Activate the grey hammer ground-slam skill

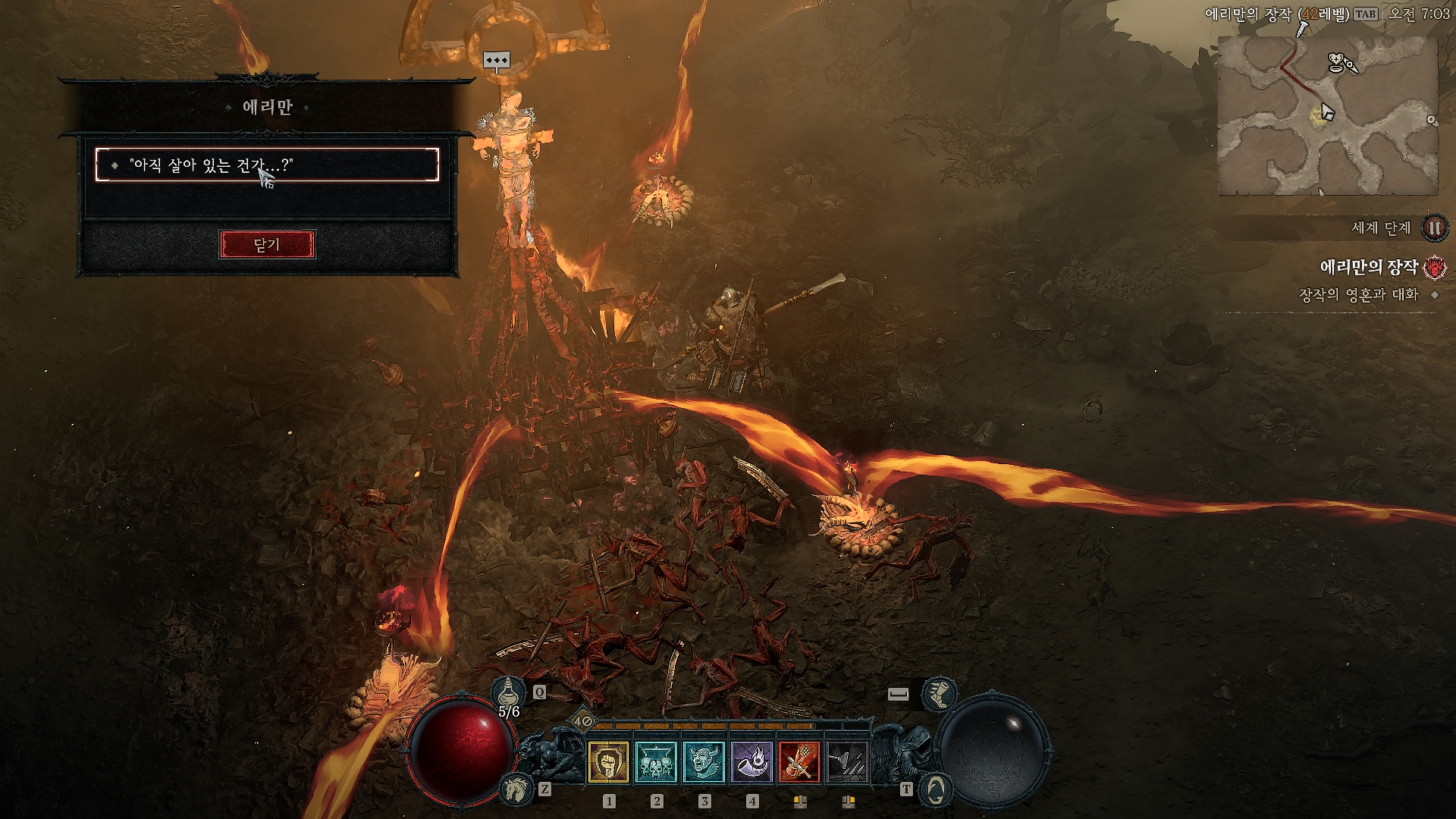(847, 761)
